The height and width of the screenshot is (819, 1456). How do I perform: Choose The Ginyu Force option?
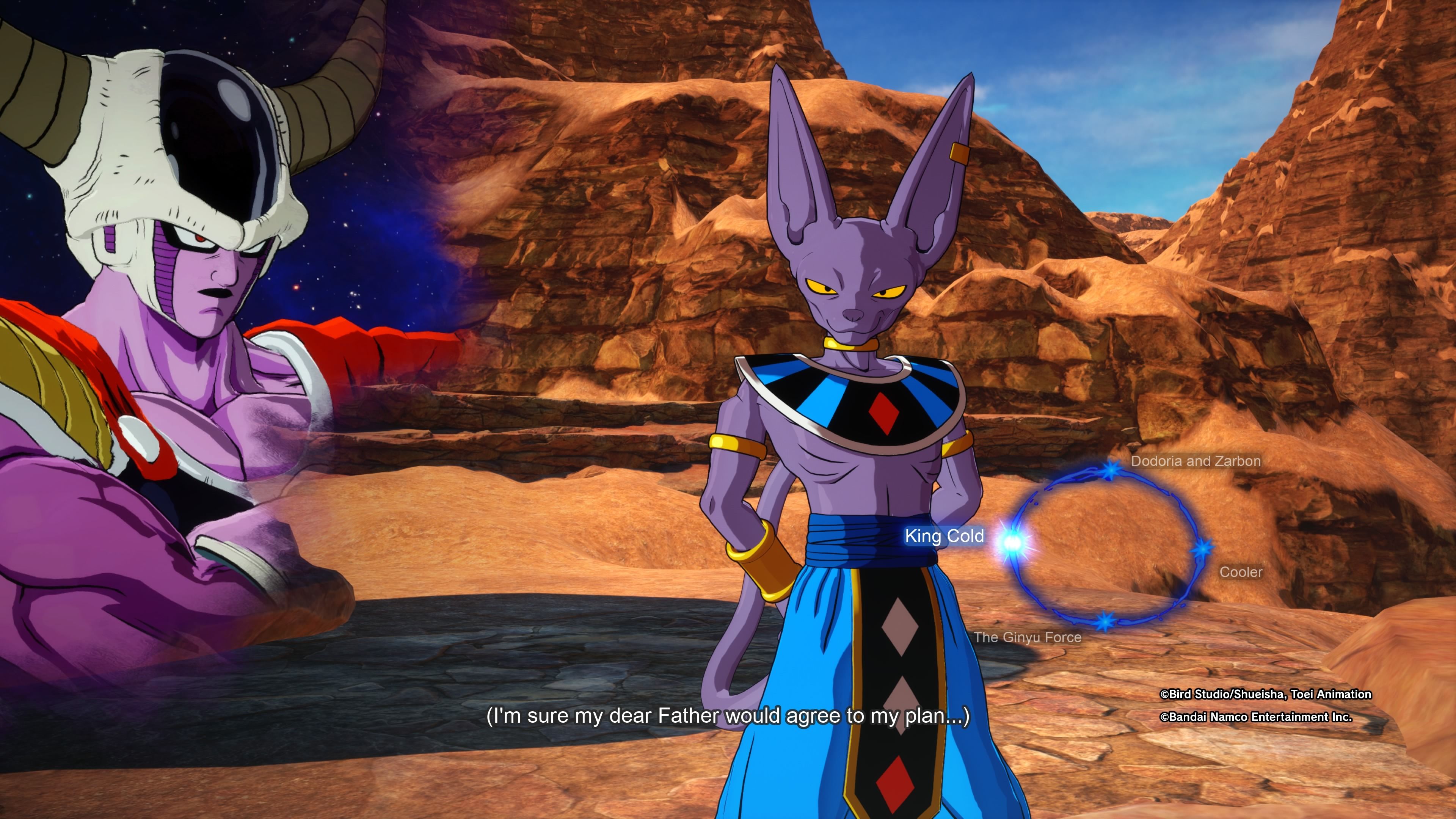[x=1028, y=637]
